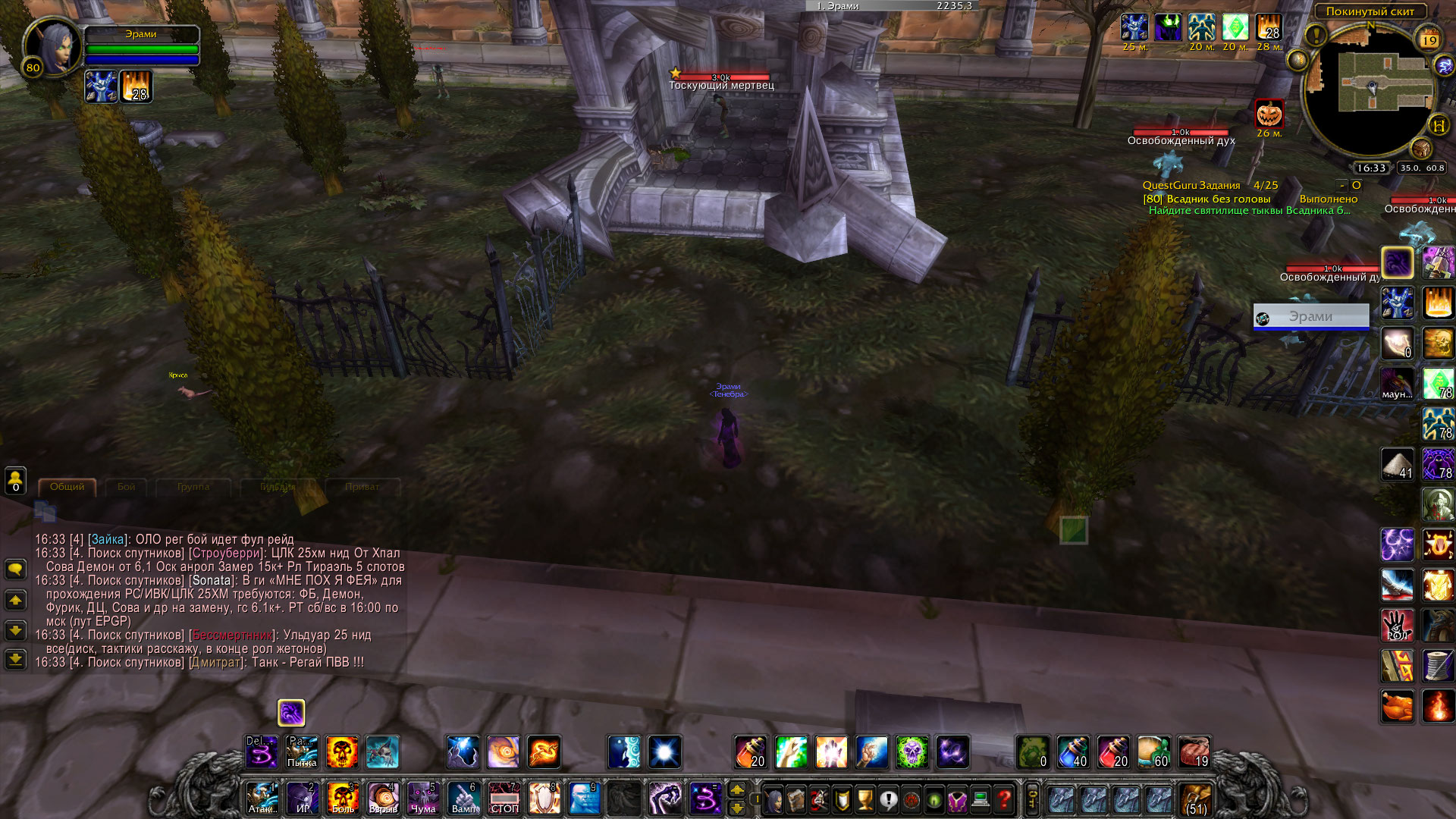Image resolution: width=1456 pixels, height=819 pixels.
Task: Click the minimap
Action: [1371, 89]
